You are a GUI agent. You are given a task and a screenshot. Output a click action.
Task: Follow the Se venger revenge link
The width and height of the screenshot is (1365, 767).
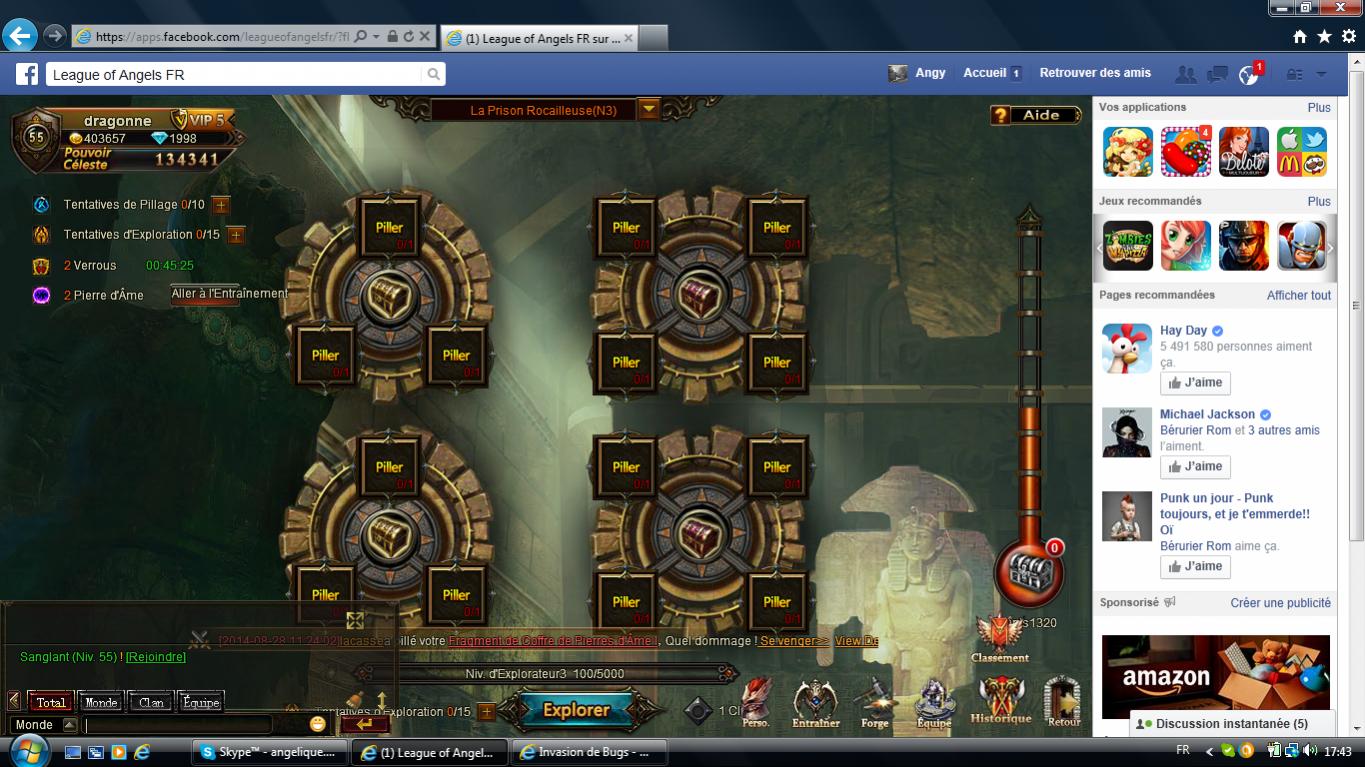point(794,641)
